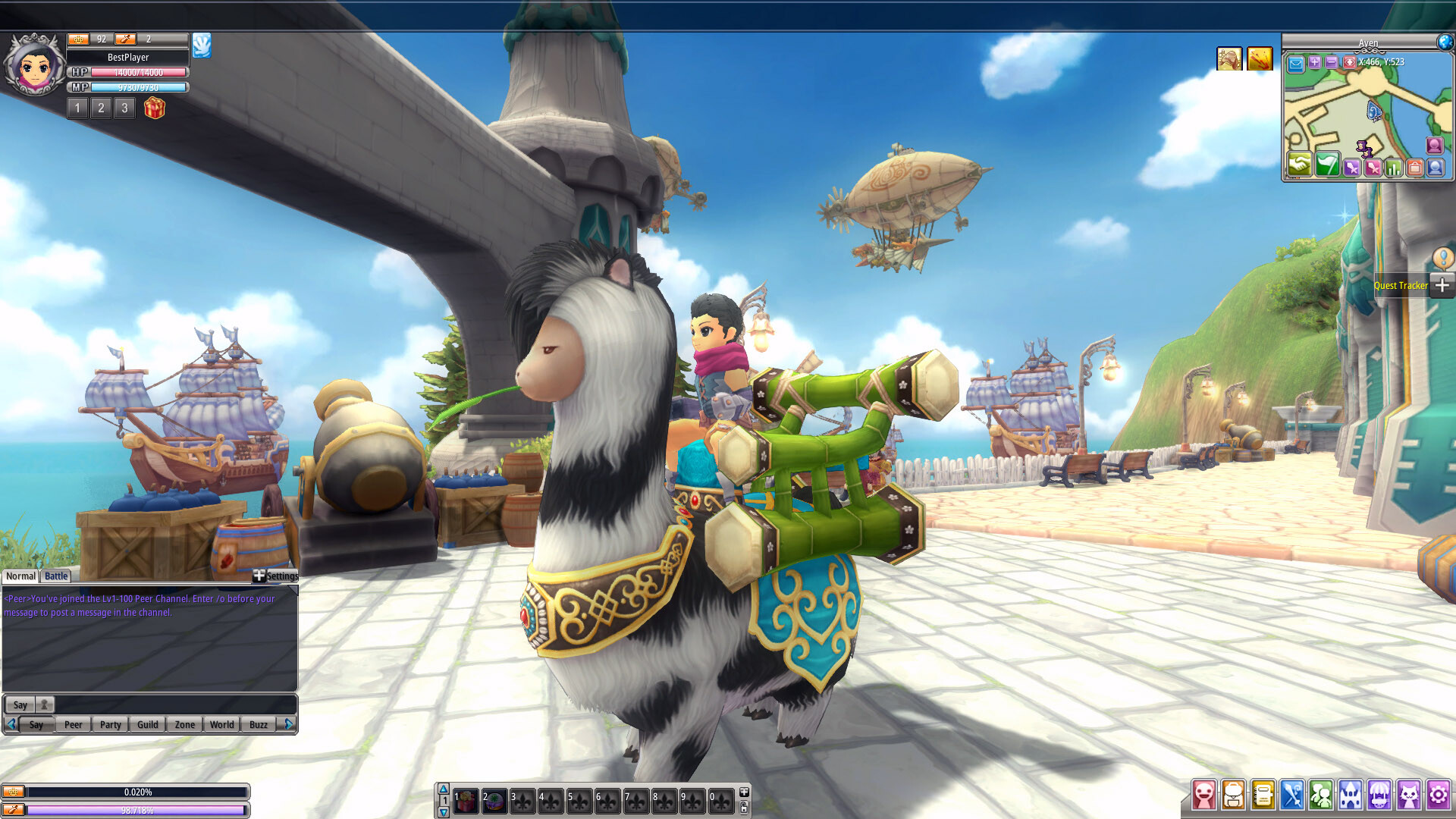Open the game settings gear icon
The image size is (1456, 819).
point(1437,795)
